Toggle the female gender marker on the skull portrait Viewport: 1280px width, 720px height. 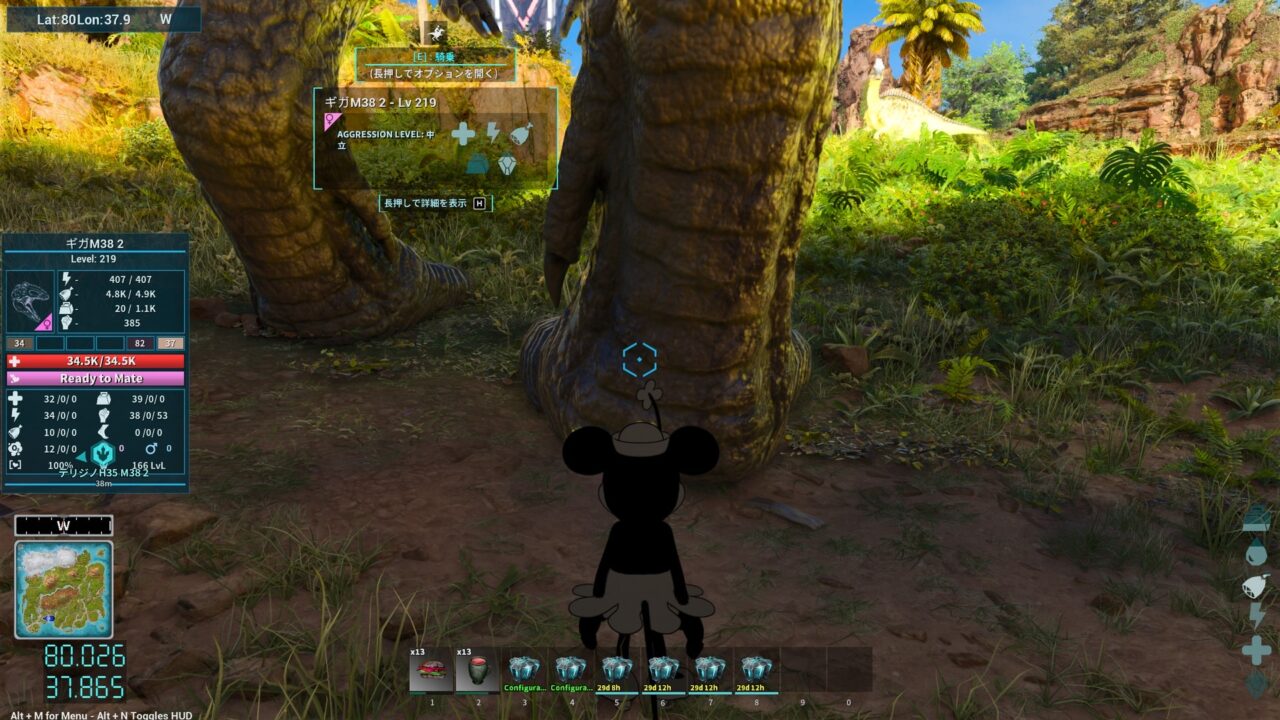click(x=46, y=323)
